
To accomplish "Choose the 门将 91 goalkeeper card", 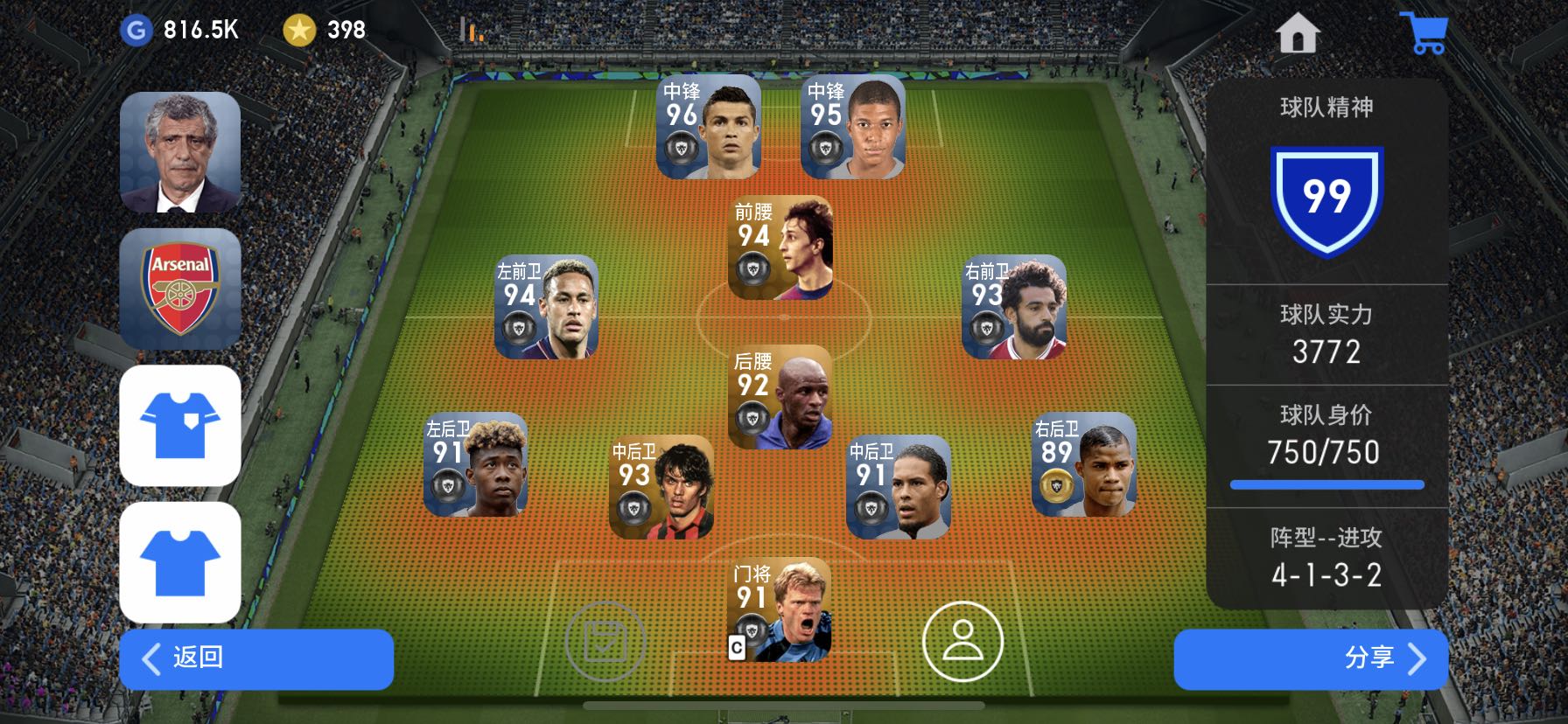I will click(780, 609).
